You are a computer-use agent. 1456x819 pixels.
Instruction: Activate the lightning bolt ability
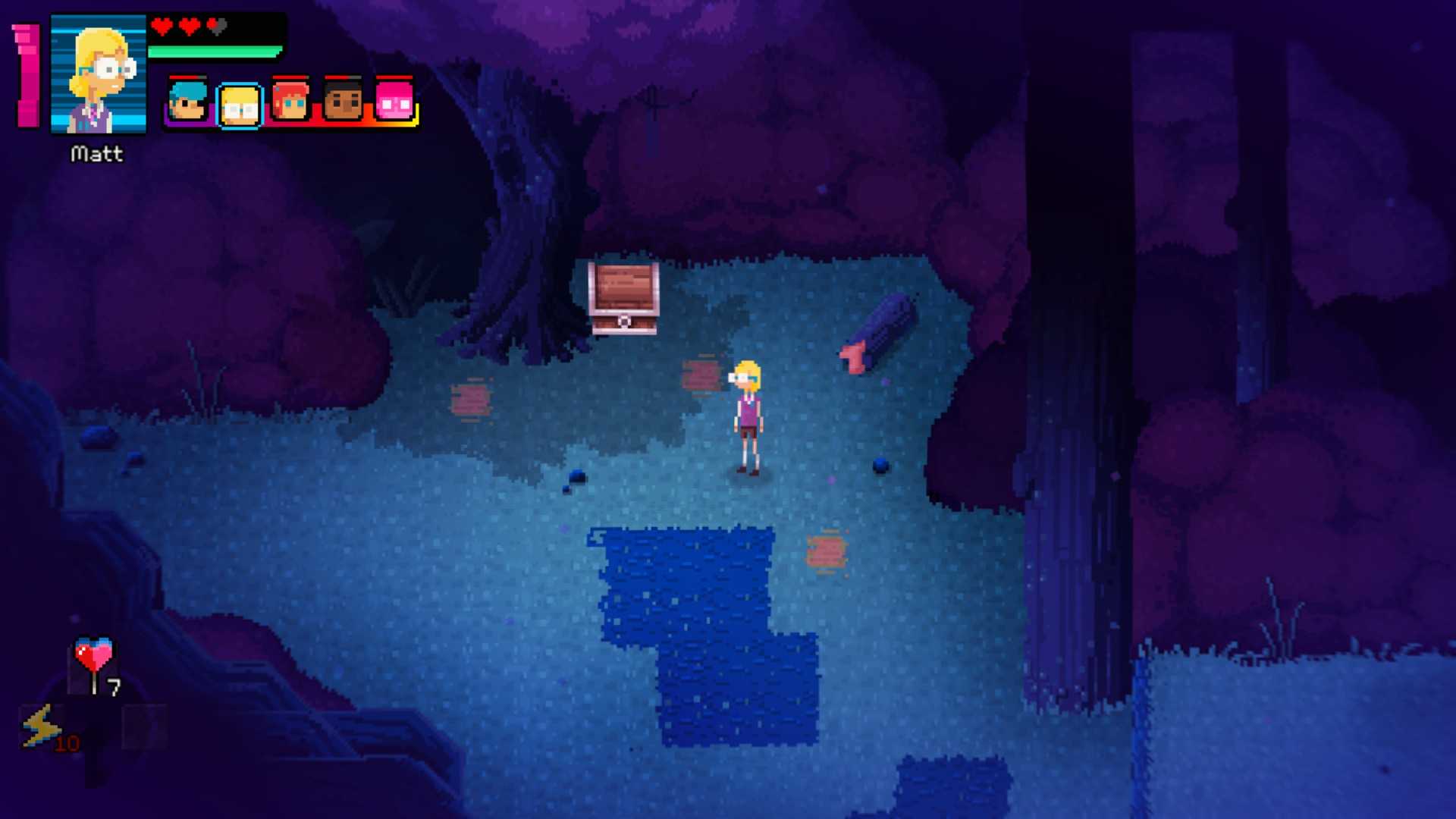41,726
